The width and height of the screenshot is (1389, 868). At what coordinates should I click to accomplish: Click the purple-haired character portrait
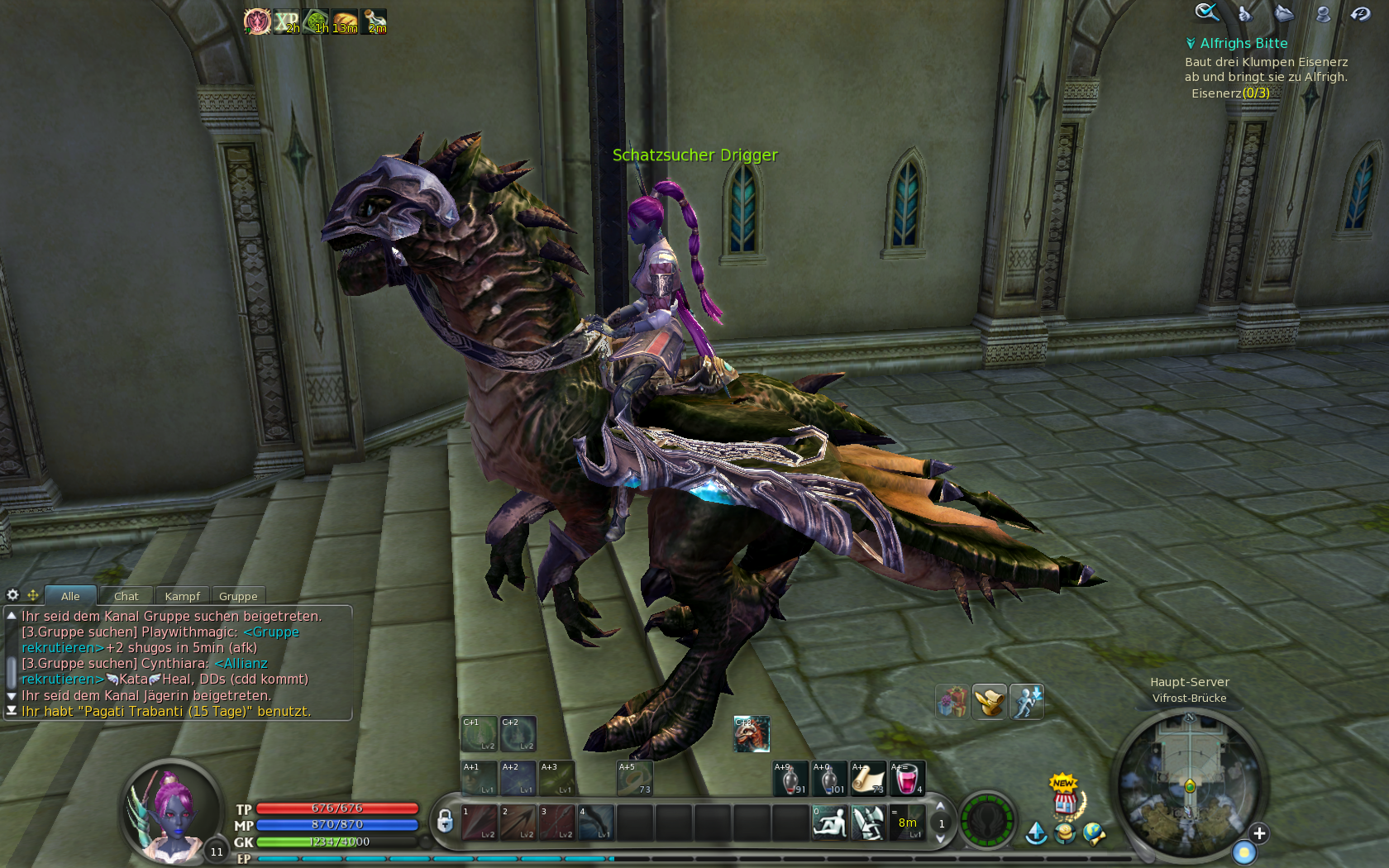[x=169, y=810]
